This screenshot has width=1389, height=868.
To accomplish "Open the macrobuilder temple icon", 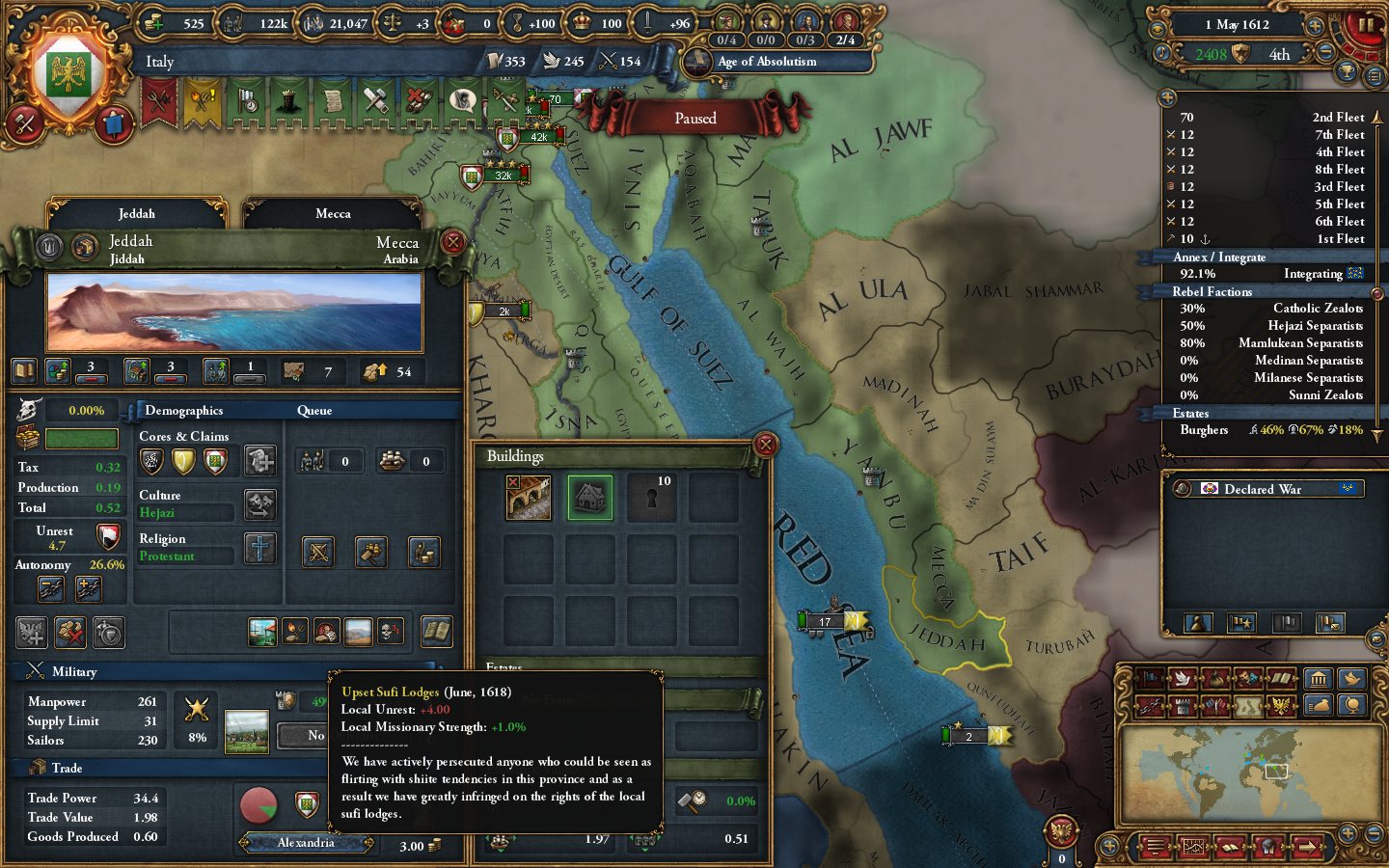I will tap(1319, 678).
